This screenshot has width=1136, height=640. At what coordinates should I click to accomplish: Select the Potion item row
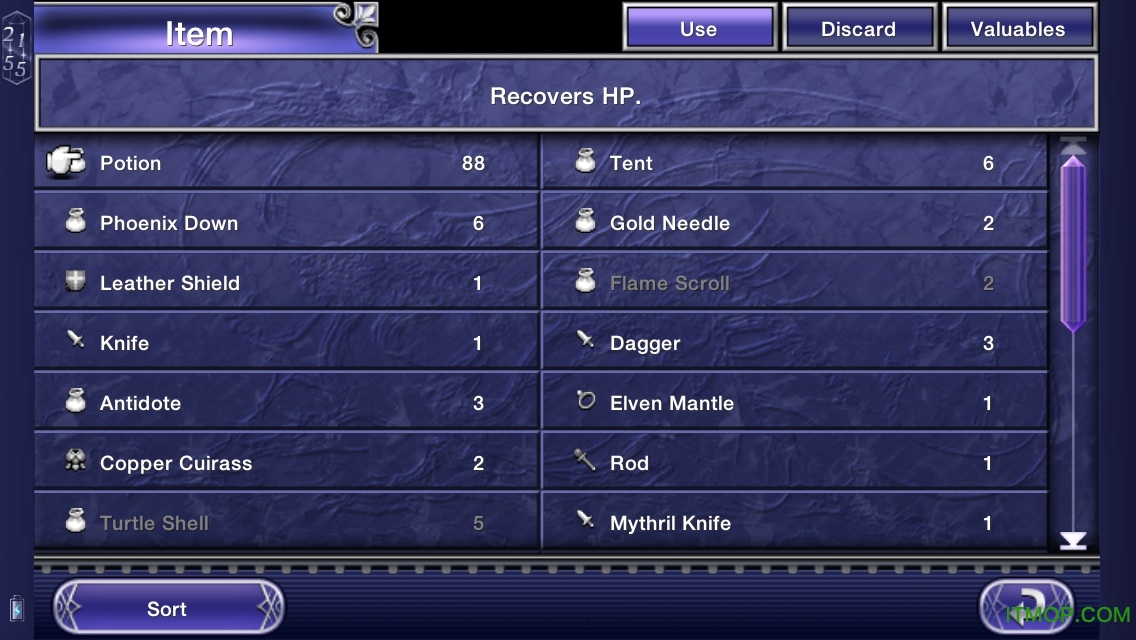286,163
